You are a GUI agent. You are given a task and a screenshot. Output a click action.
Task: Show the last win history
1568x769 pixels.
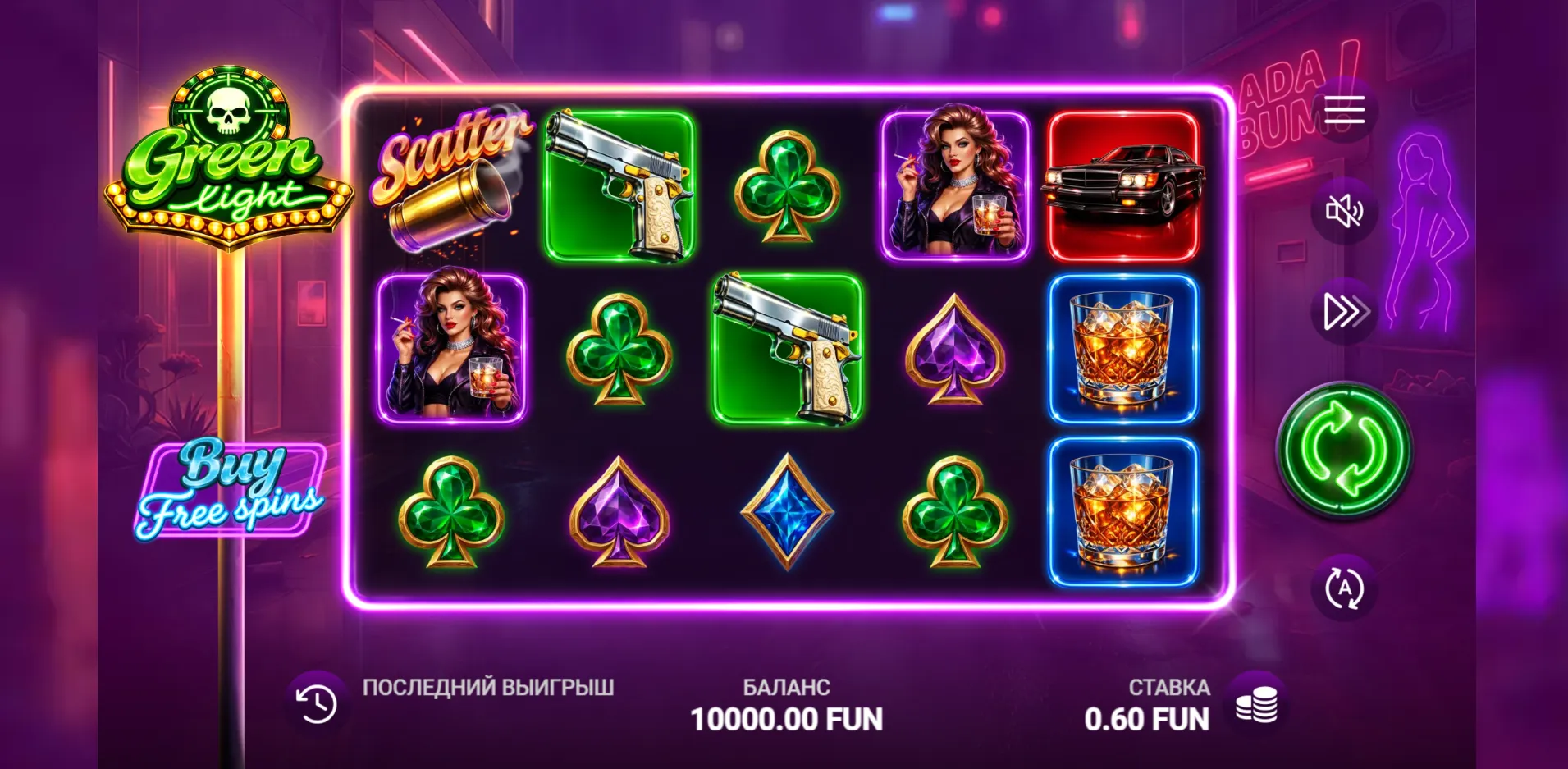coord(317,704)
